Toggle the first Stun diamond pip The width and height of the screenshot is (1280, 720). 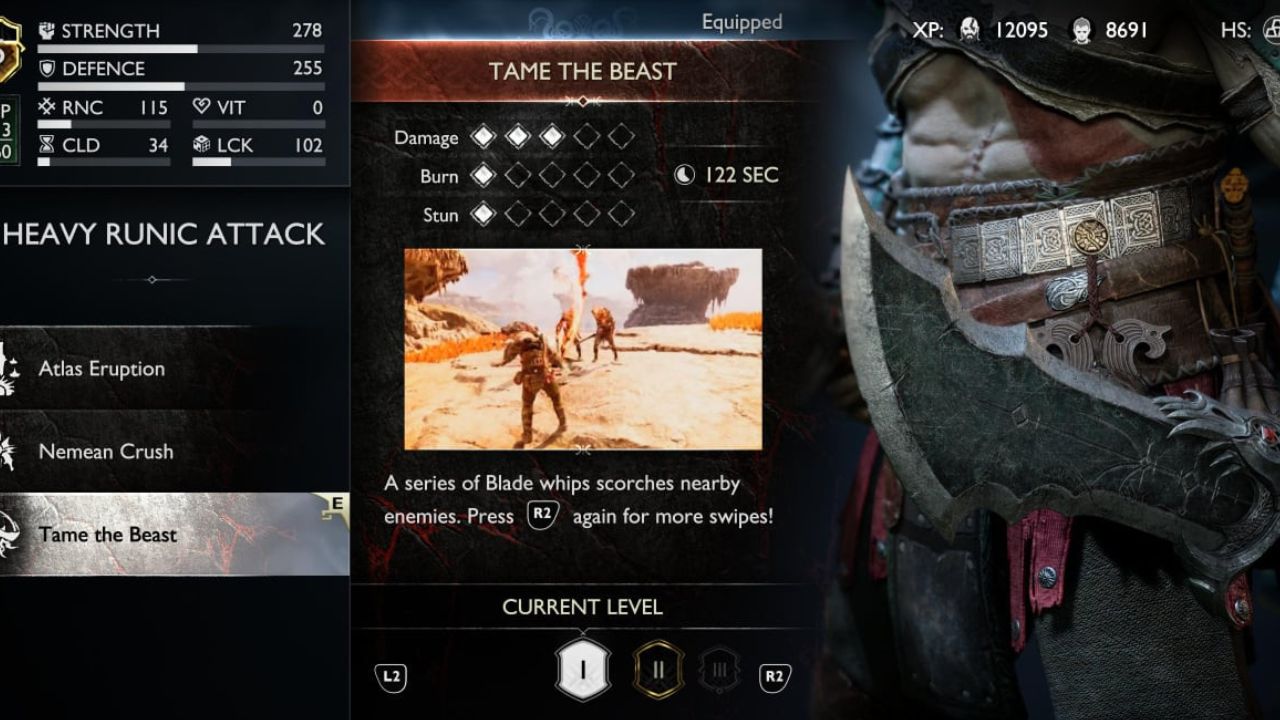(x=486, y=215)
